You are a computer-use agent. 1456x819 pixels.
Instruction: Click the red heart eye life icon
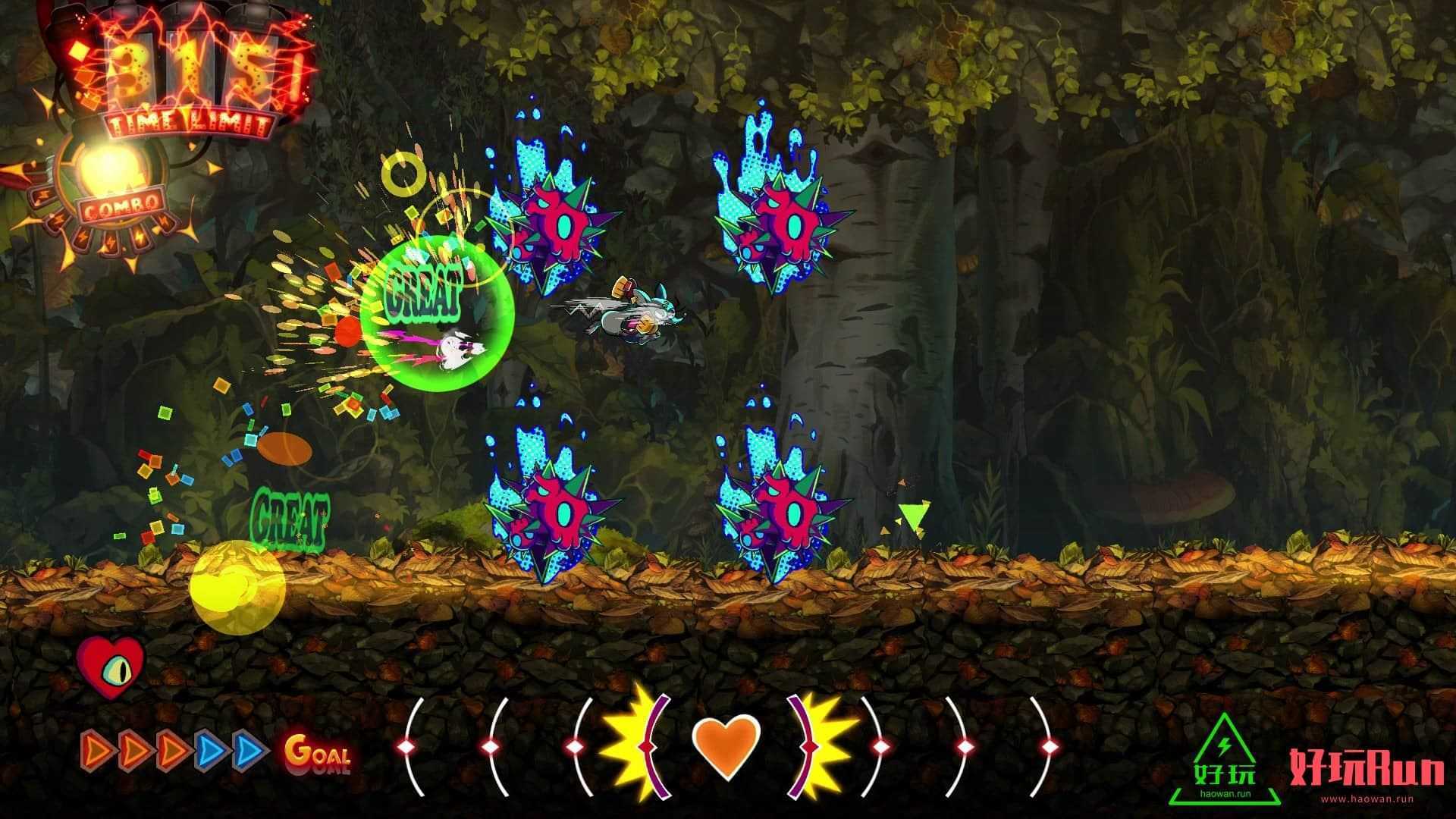pyautogui.click(x=111, y=667)
